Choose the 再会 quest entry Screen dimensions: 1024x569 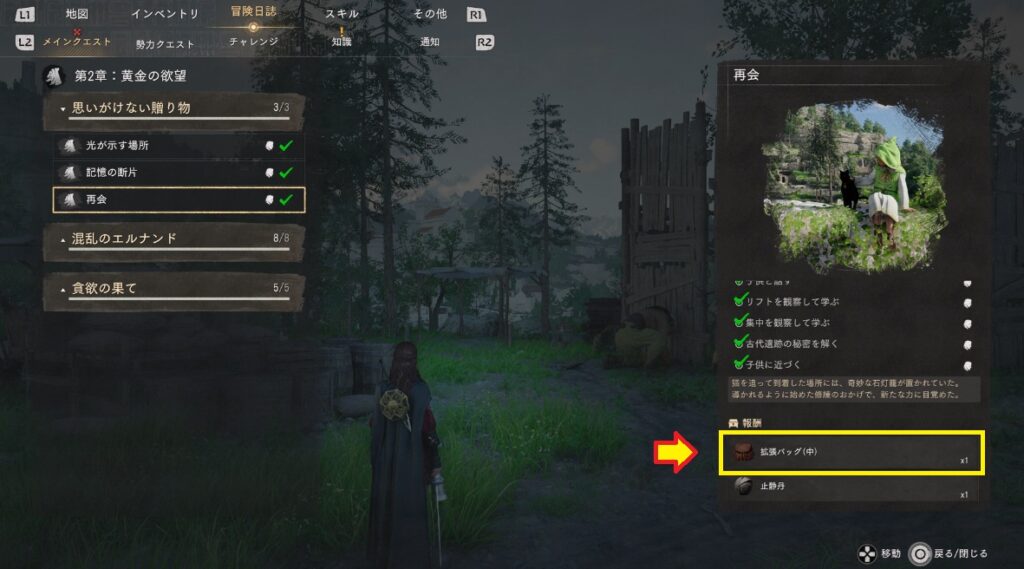pos(179,200)
